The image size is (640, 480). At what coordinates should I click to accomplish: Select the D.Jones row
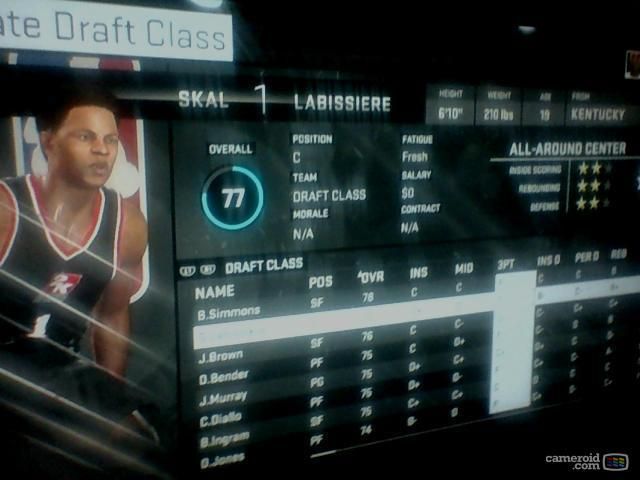(224, 462)
